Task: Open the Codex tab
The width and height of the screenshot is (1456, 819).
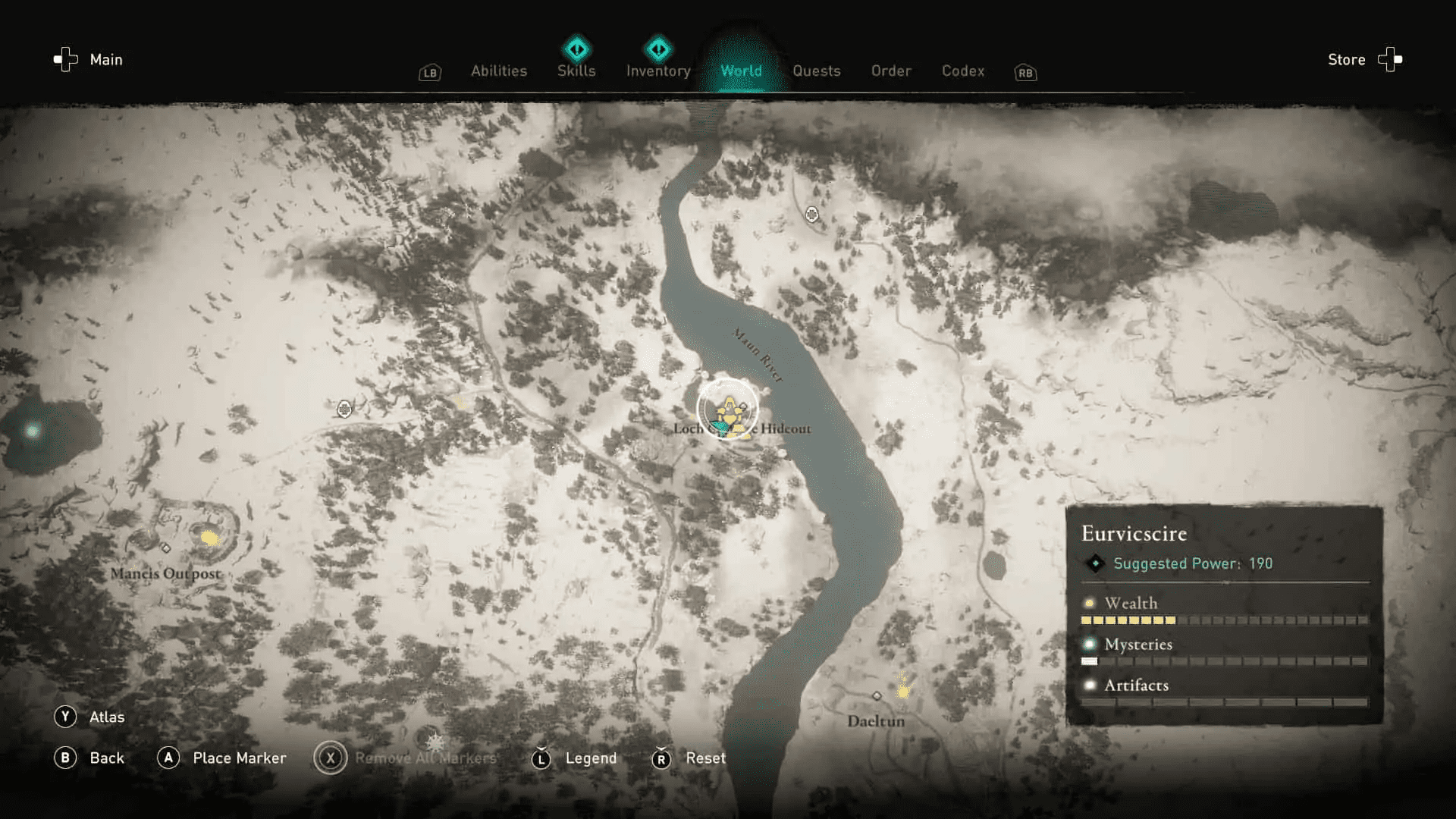Action: [x=963, y=71]
